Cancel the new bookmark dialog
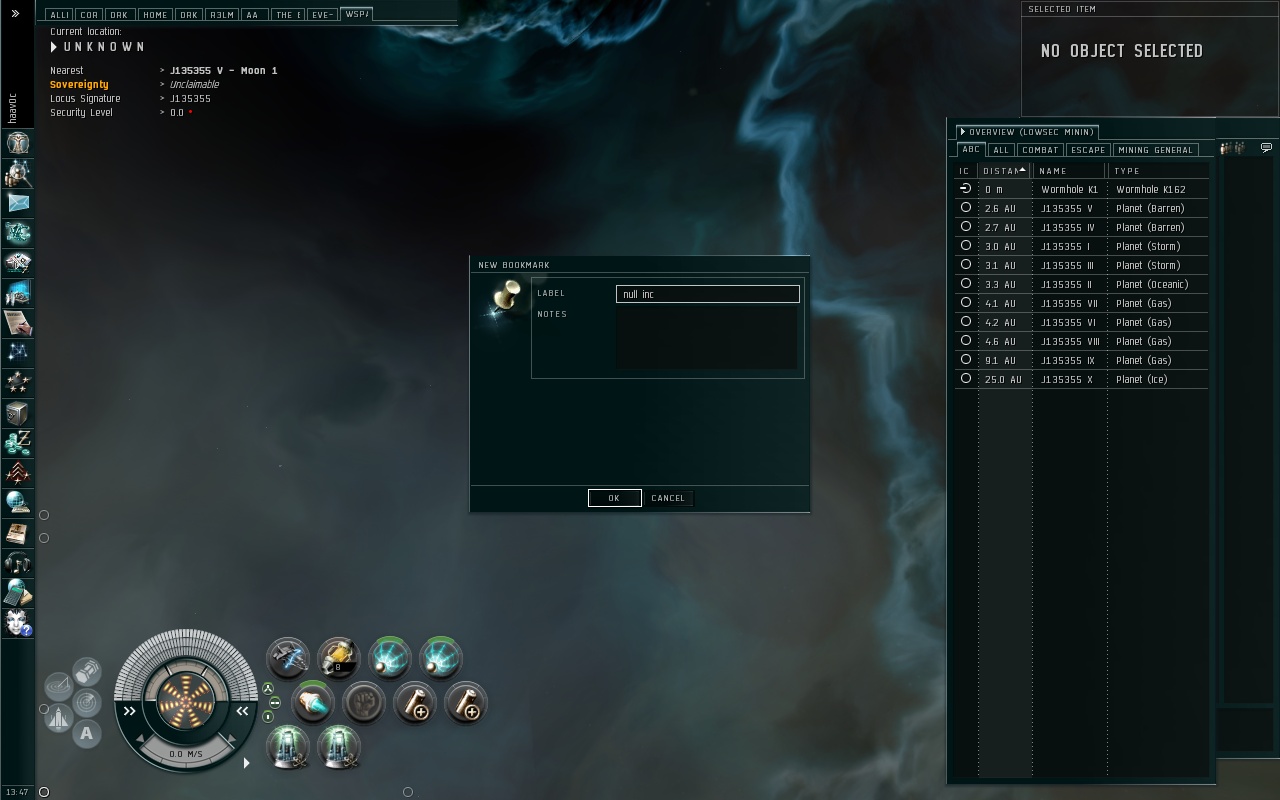Image resolution: width=1280 pixels, height=800 pixels. click(668, 498)
